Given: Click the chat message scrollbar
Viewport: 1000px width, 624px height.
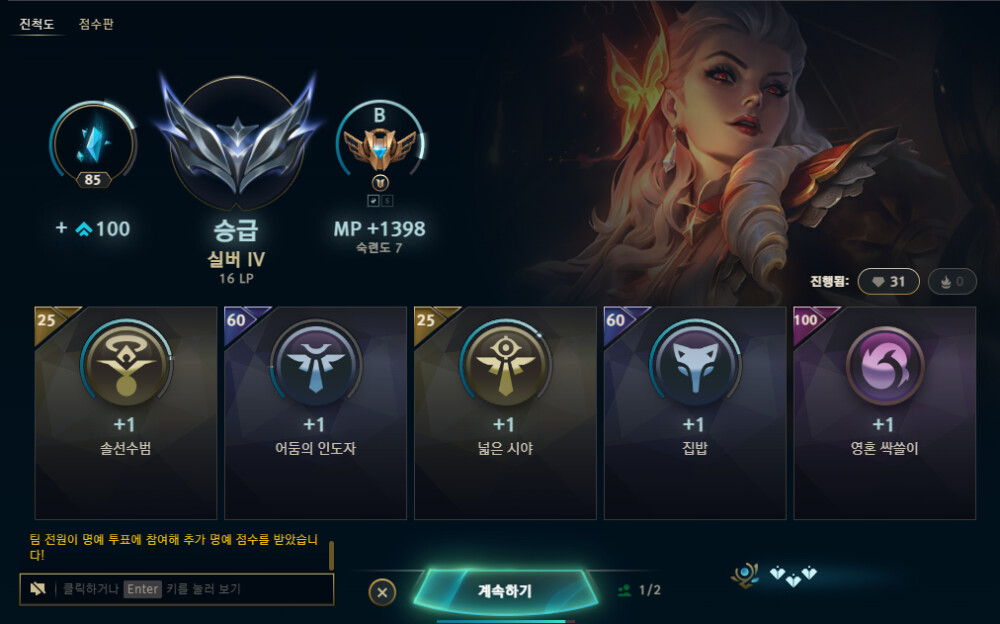Looking at the screenshot, I should click(x=331, y=554).
